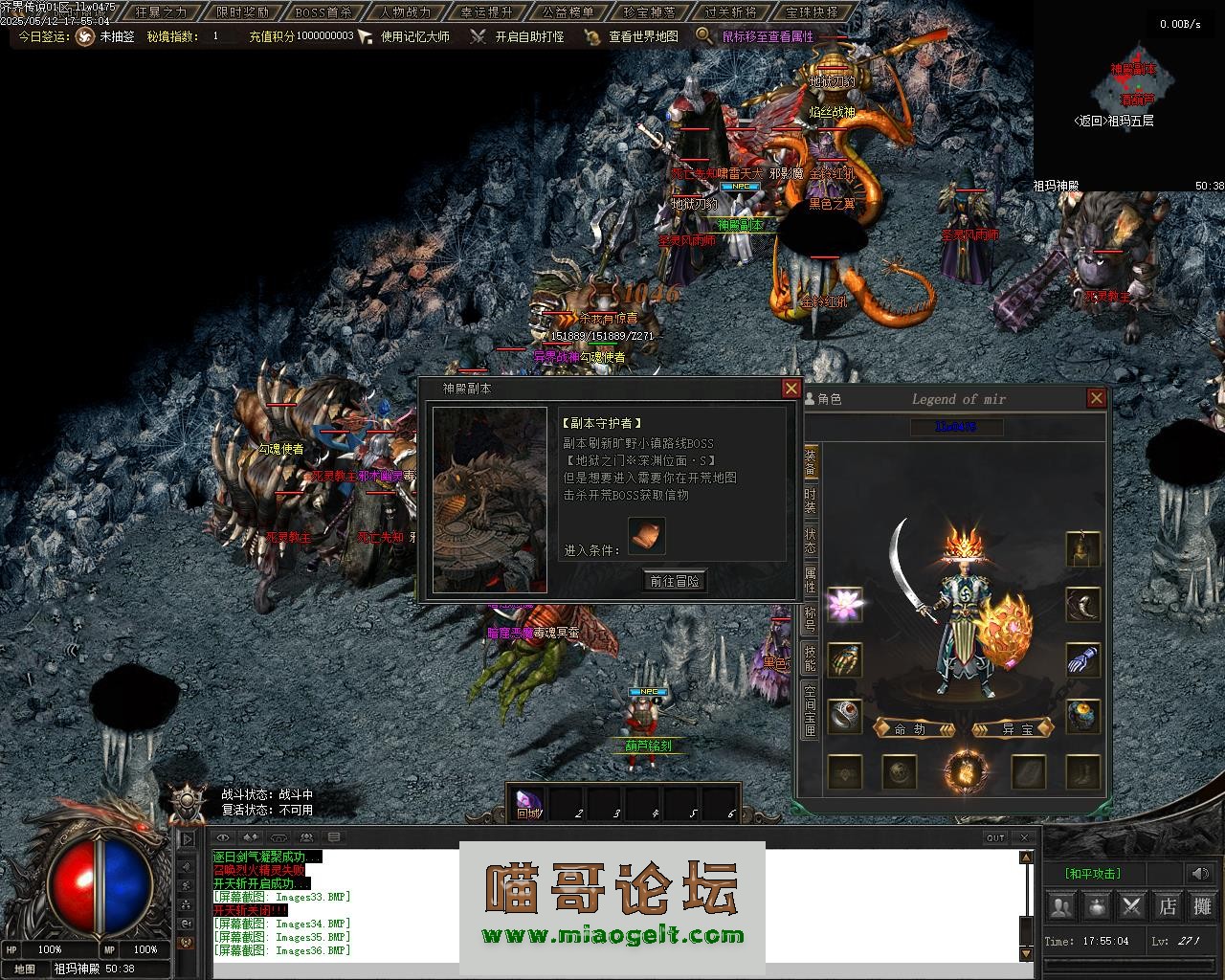Show the 称号 tab
The width and height of the screenshot is (1225, 980).
tap(810, 620)
